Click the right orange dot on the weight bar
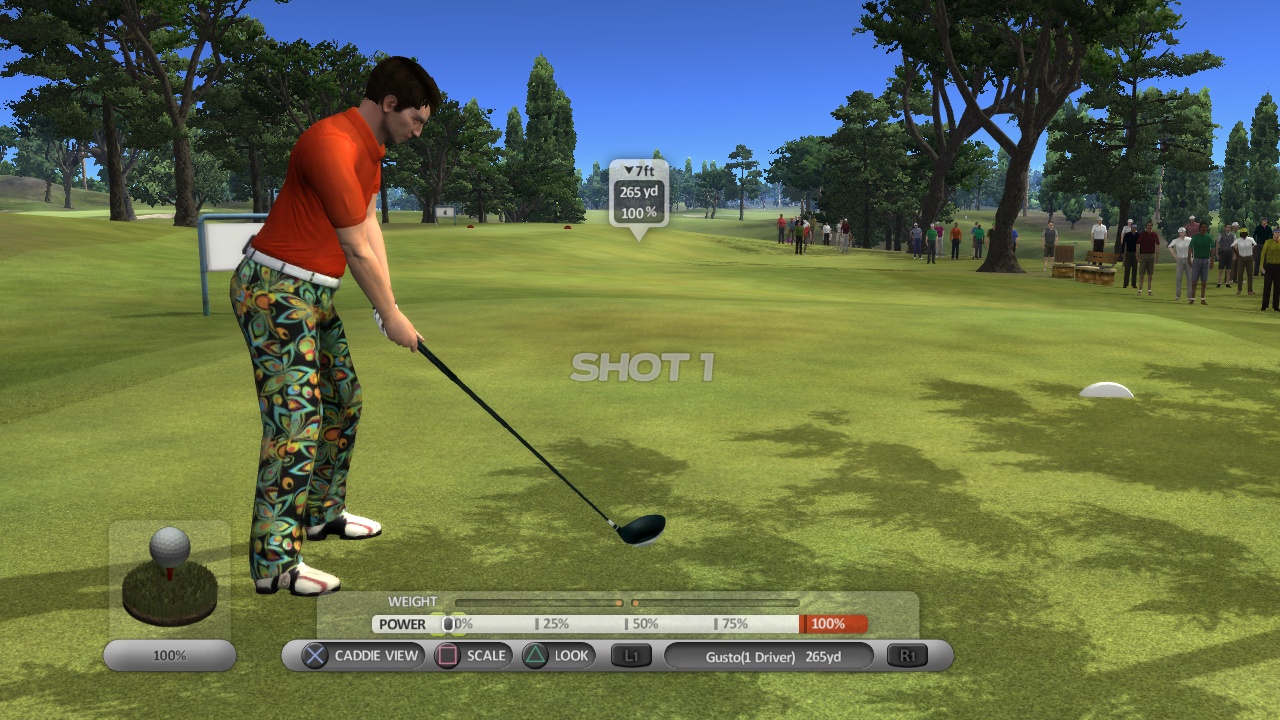 click(x=636, y=602)
